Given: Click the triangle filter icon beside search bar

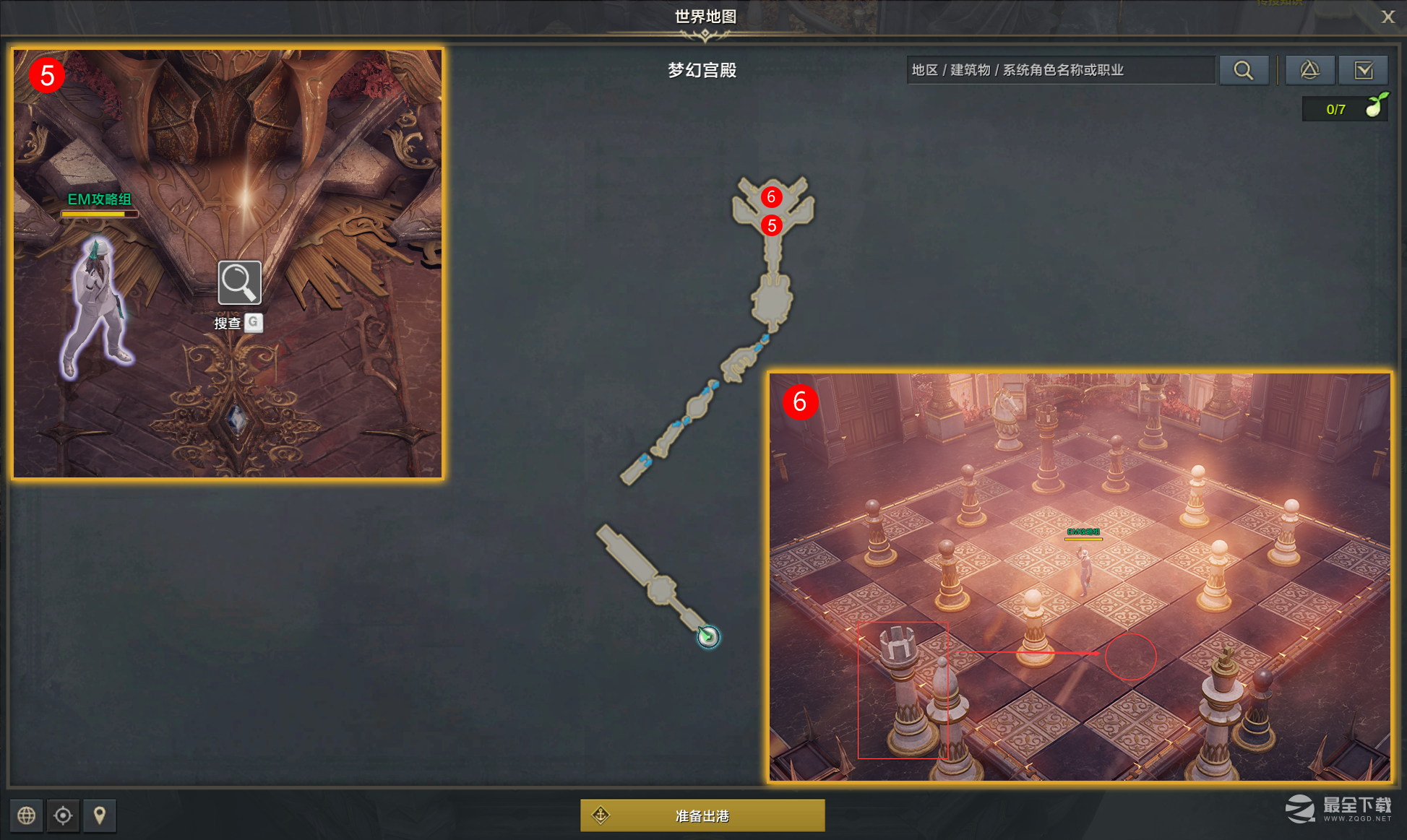Looking at the screenshot, I should click(1309, 70).
